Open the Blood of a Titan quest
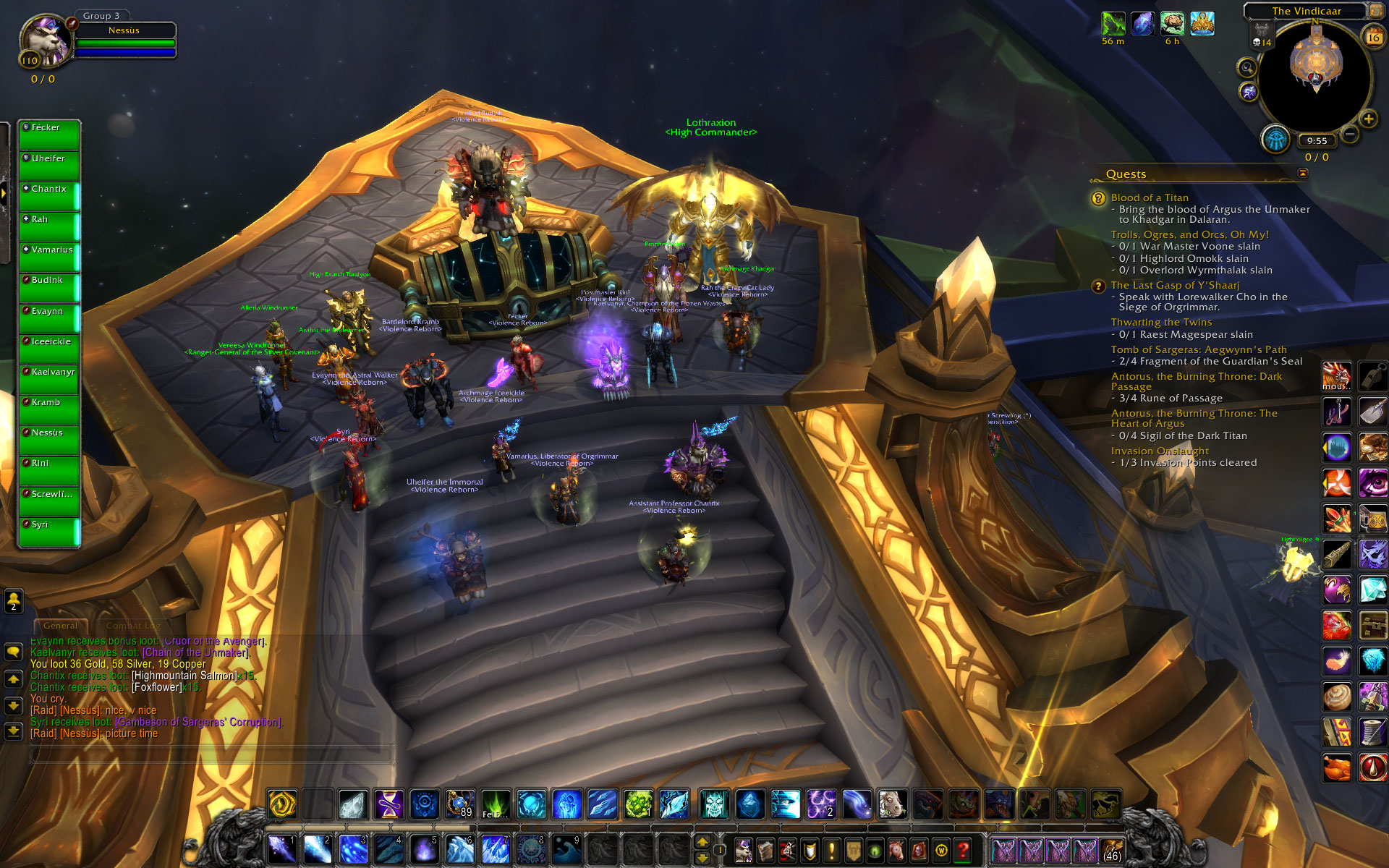Image resolution: width=1389 pixels, height=868 pixels. coord(1150,197)
